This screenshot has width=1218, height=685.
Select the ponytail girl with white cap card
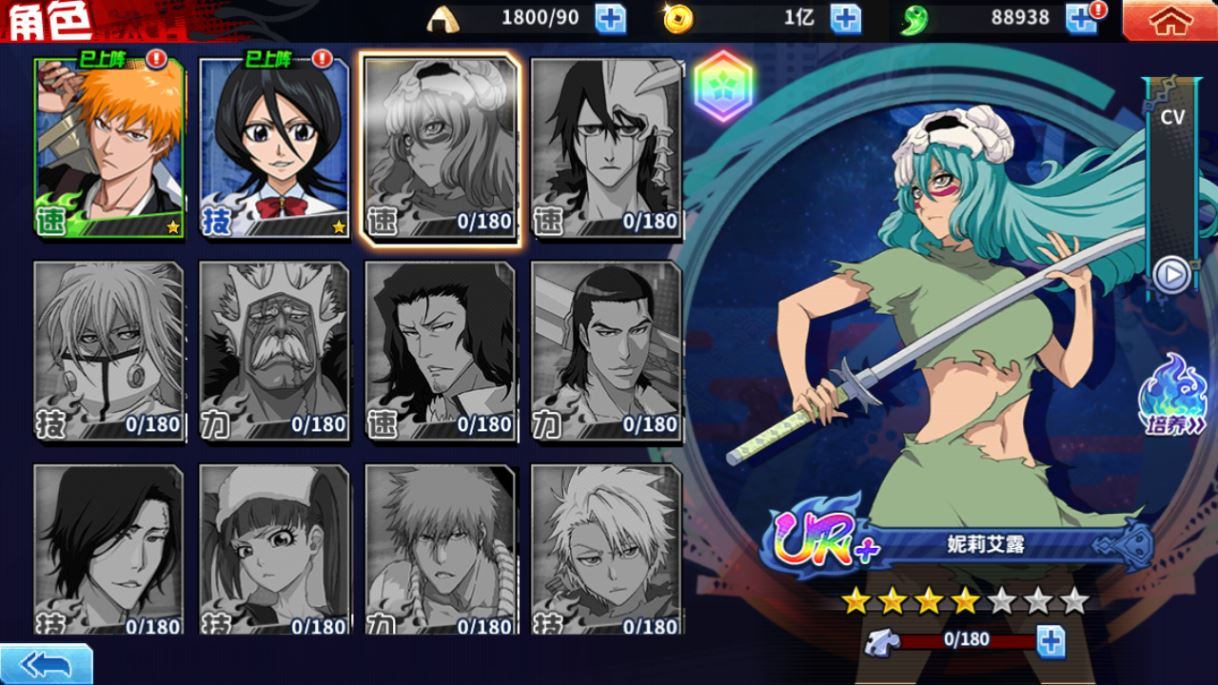point(275,550)
